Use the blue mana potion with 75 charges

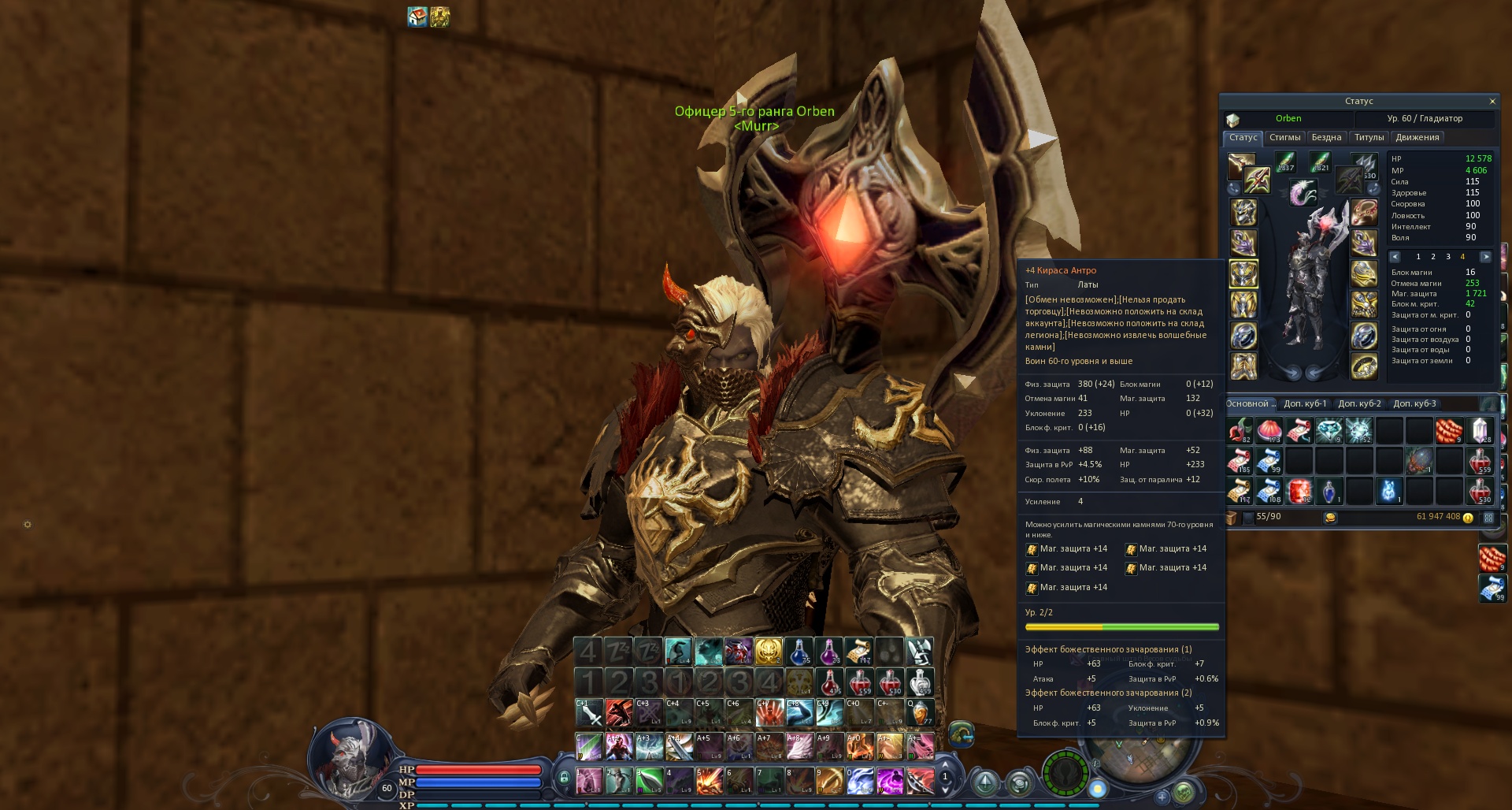pos(798,652)
